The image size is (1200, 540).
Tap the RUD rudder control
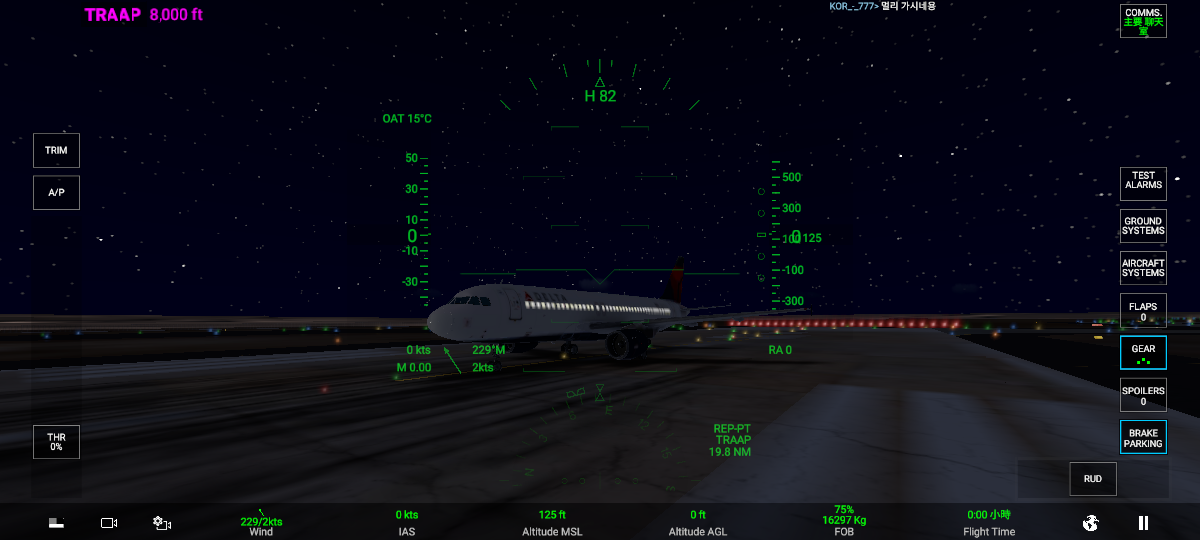[x=1093, y=479]
